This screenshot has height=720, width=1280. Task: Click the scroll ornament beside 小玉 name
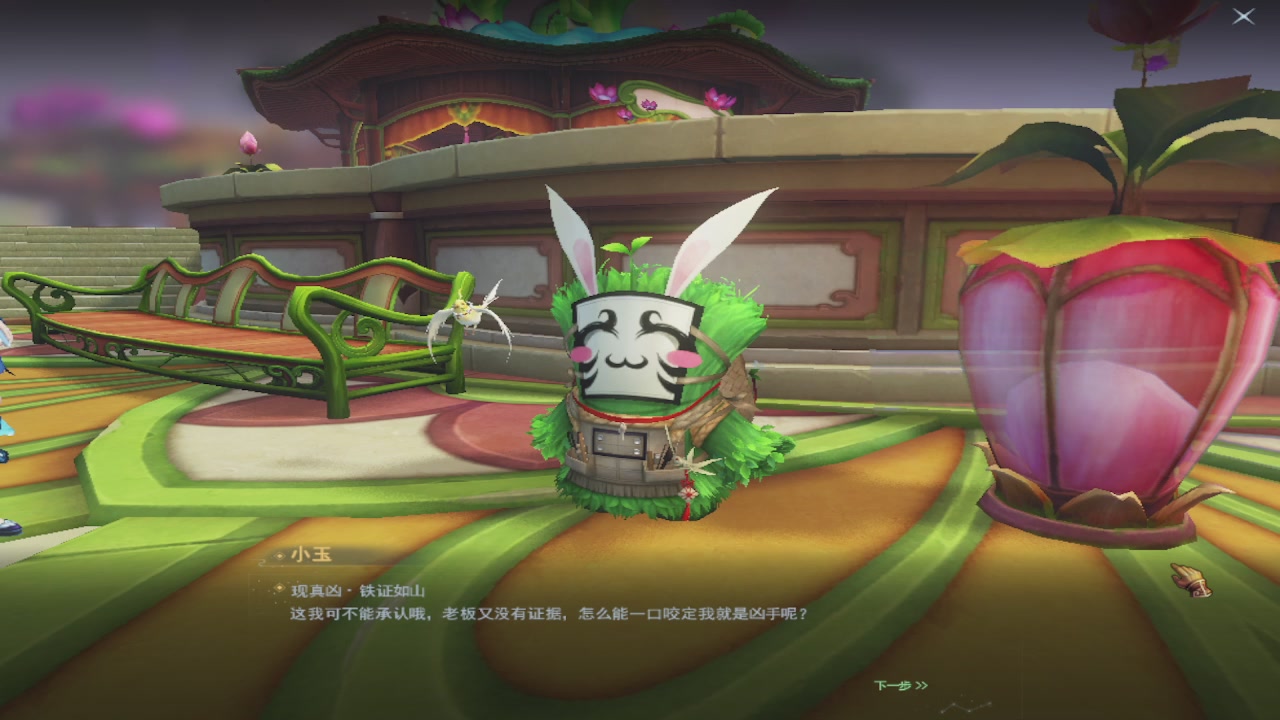coord(262,561)
